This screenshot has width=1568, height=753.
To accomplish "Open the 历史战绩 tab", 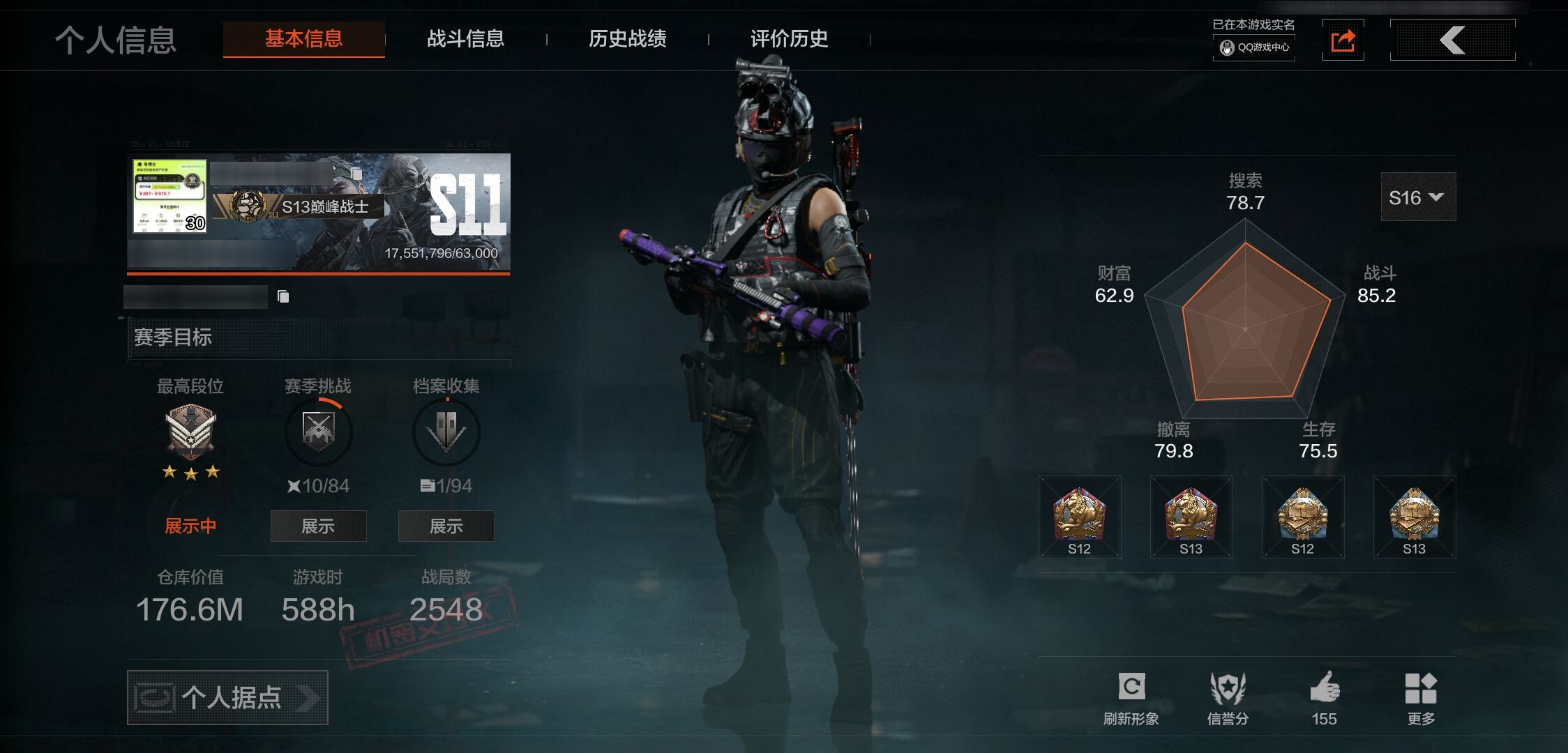I will tap(627, 39).
